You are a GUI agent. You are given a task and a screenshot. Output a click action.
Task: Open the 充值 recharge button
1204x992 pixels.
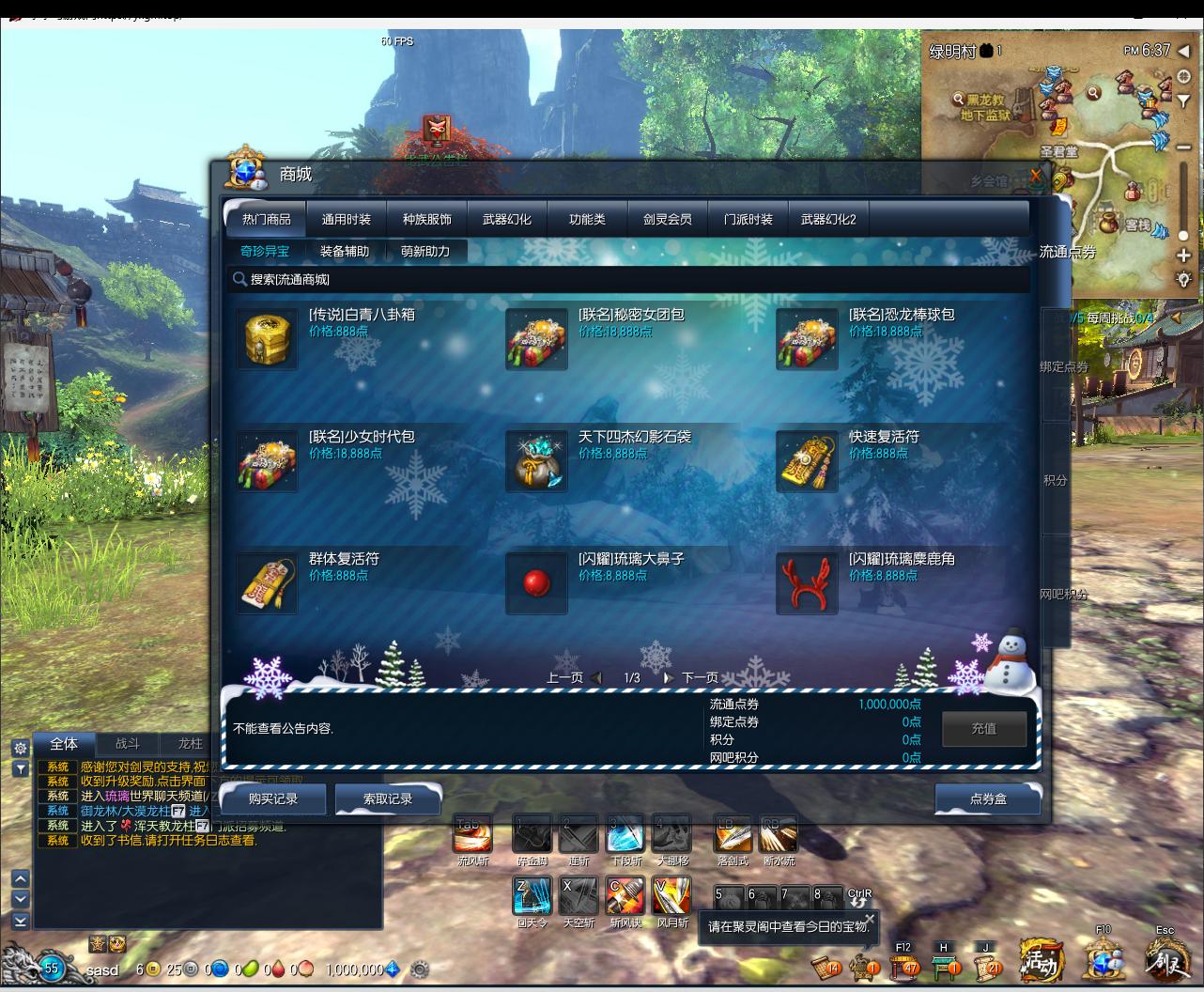pyautogui.click(x=983, y=728)
